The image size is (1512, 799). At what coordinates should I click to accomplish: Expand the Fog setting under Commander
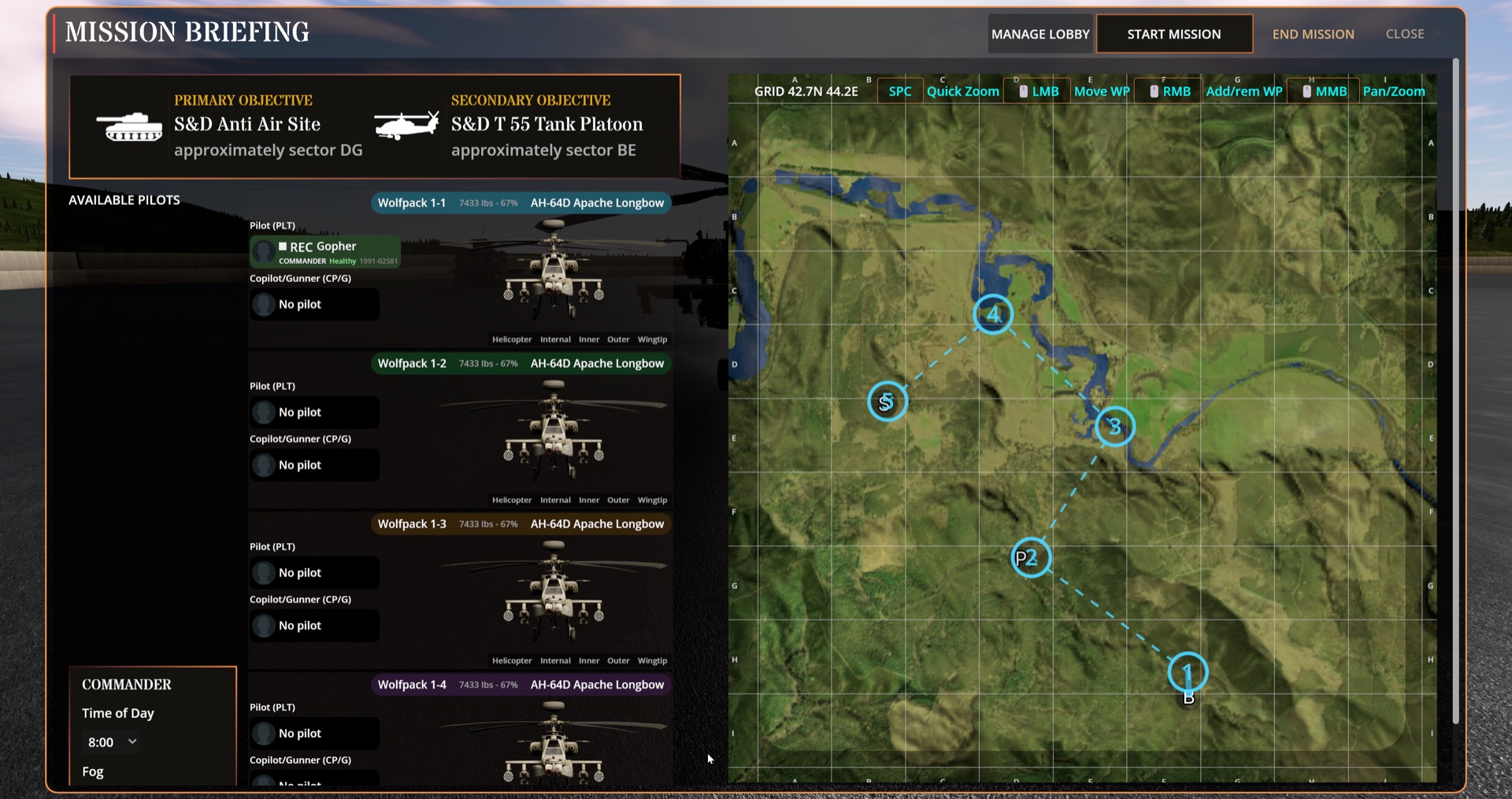pyautogui.click(x=92, y=771)
